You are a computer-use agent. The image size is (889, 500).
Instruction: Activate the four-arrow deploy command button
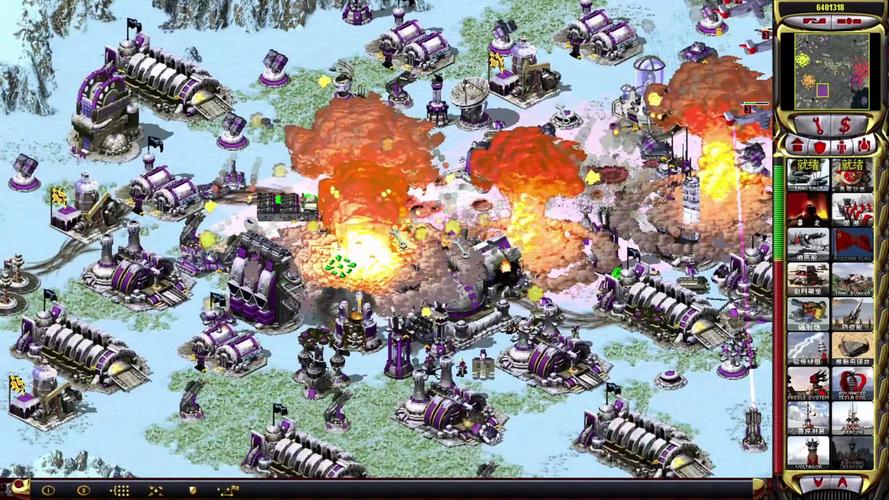click(x=156, y=490)
